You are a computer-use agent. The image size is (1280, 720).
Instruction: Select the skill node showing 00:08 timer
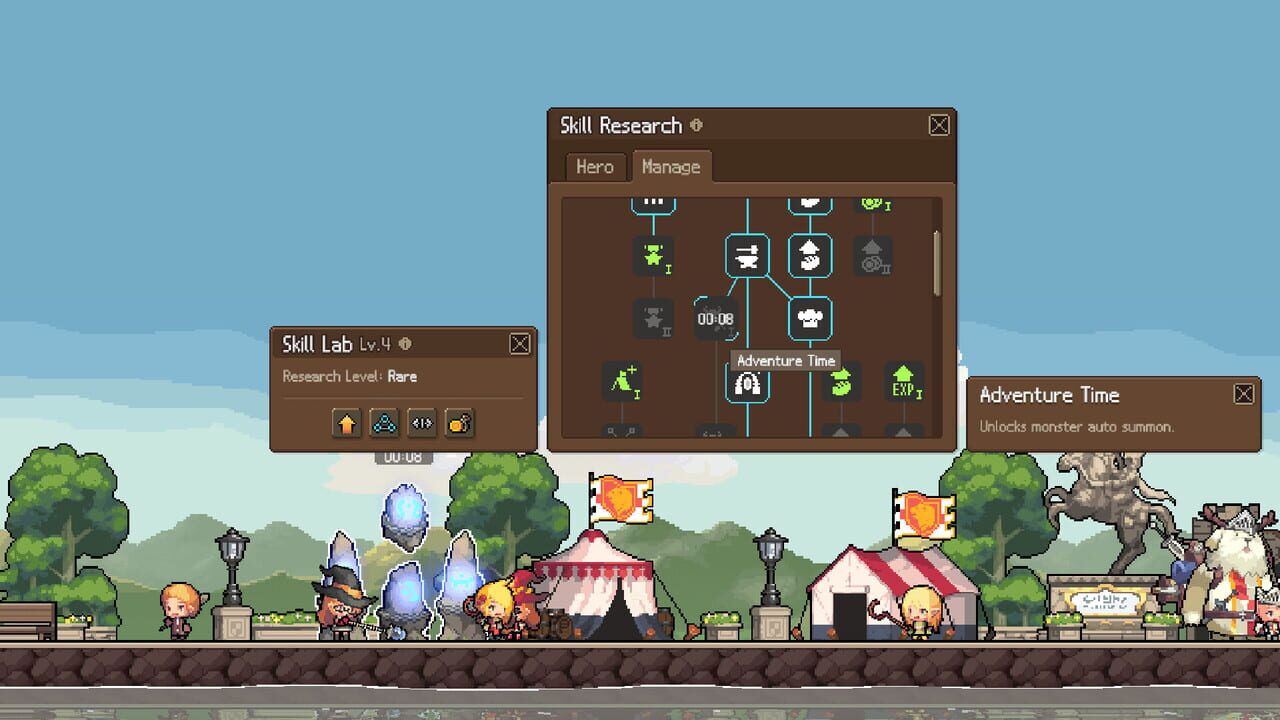[x=716, y=319]
